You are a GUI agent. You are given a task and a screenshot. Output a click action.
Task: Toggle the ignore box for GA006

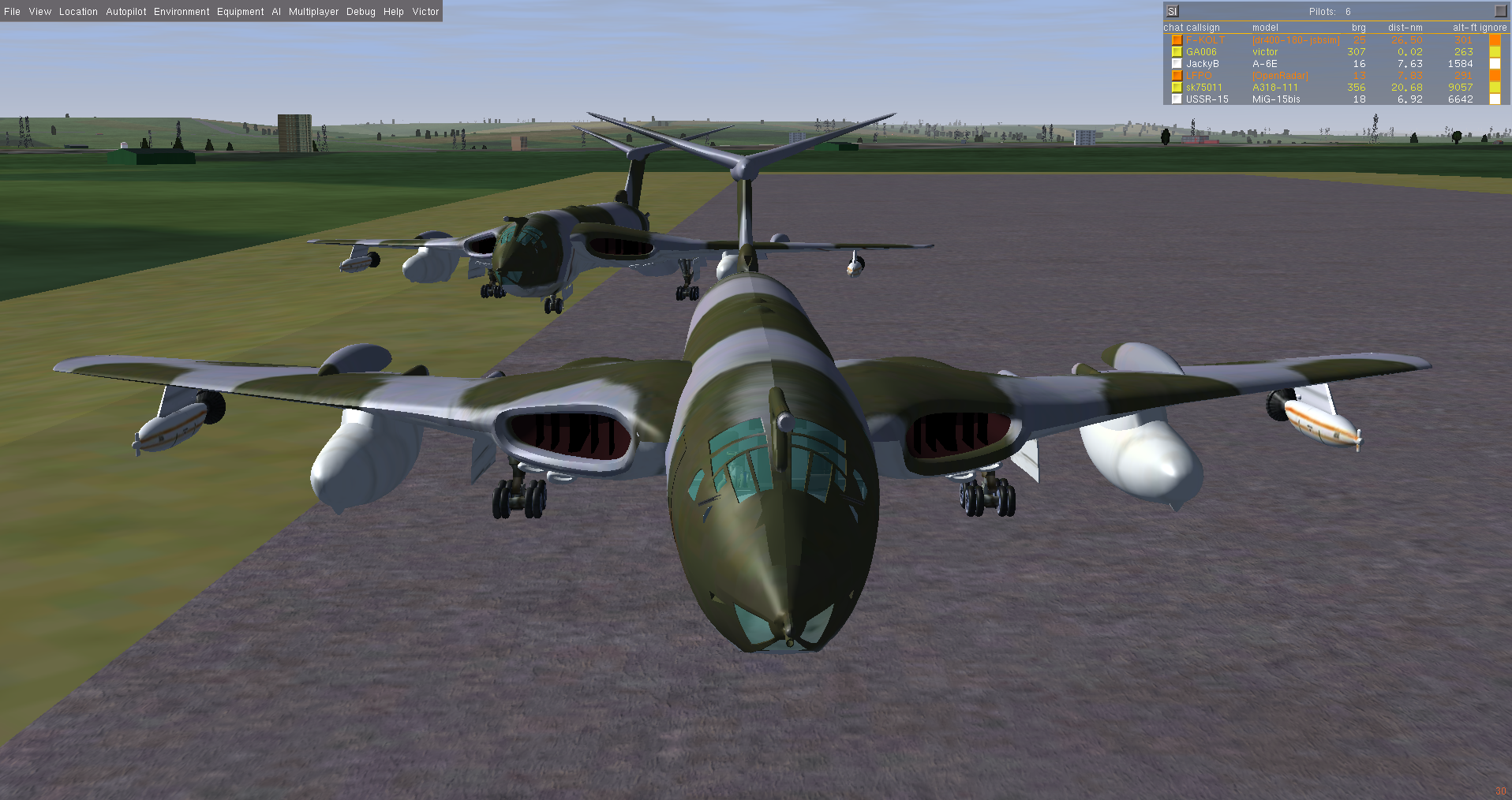coord(1495,52)
